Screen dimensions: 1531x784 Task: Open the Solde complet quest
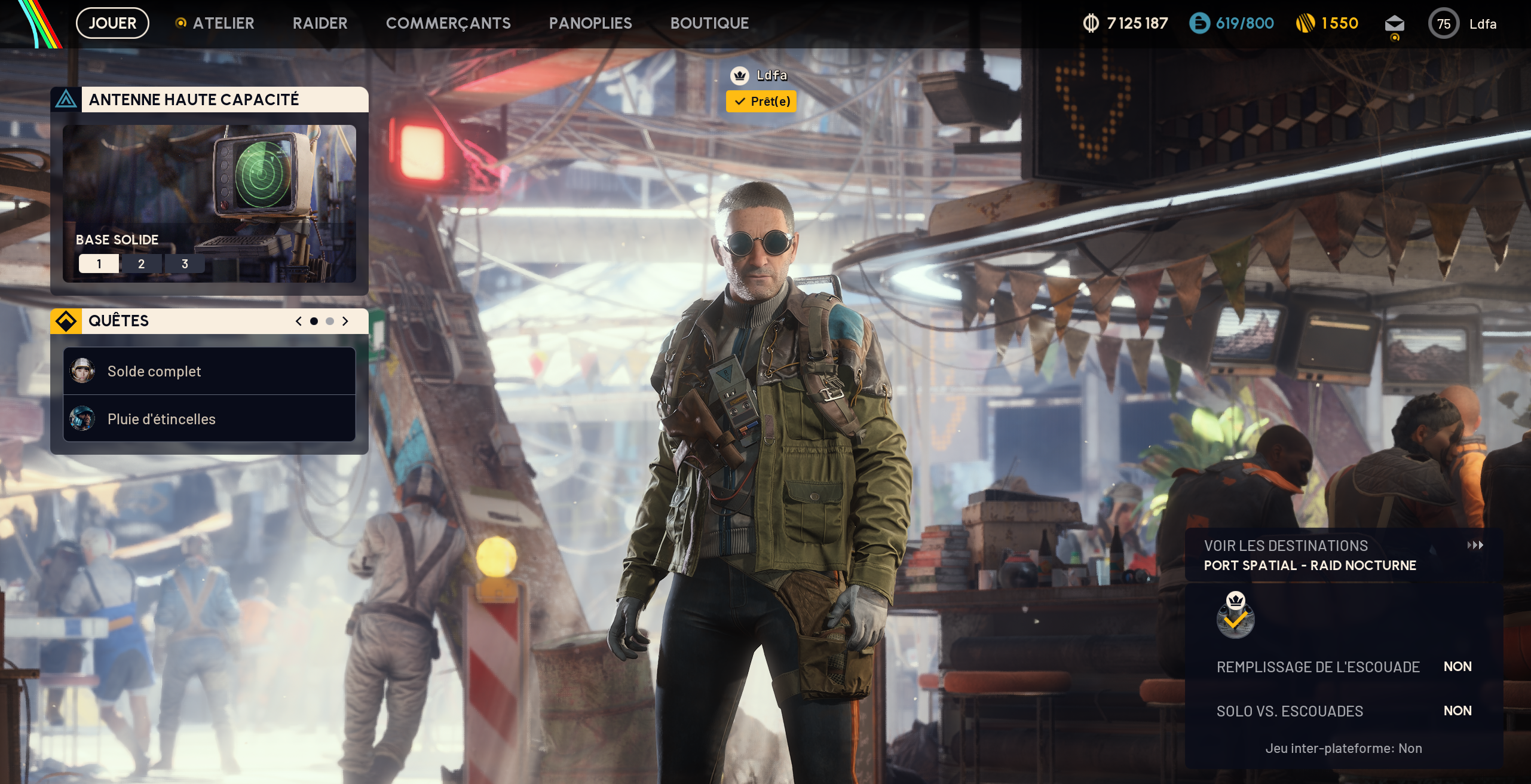tap(209, 371)
